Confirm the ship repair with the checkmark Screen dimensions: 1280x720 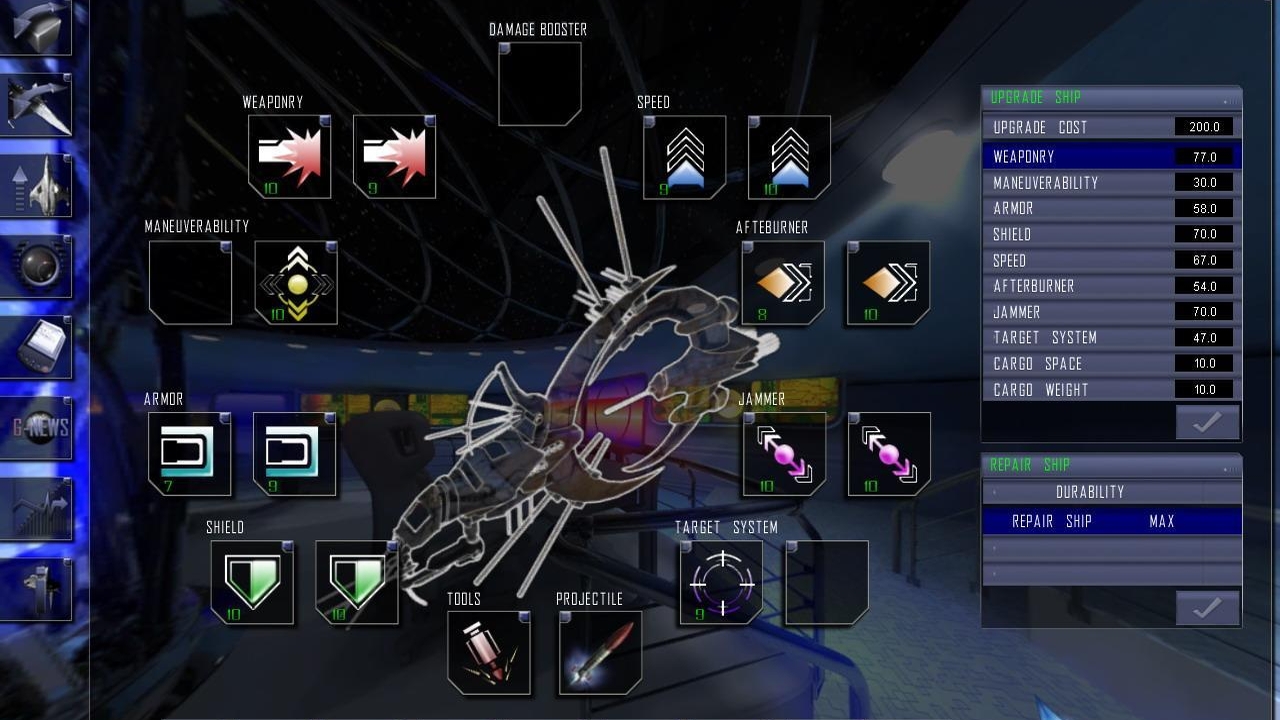point(1207,608)
